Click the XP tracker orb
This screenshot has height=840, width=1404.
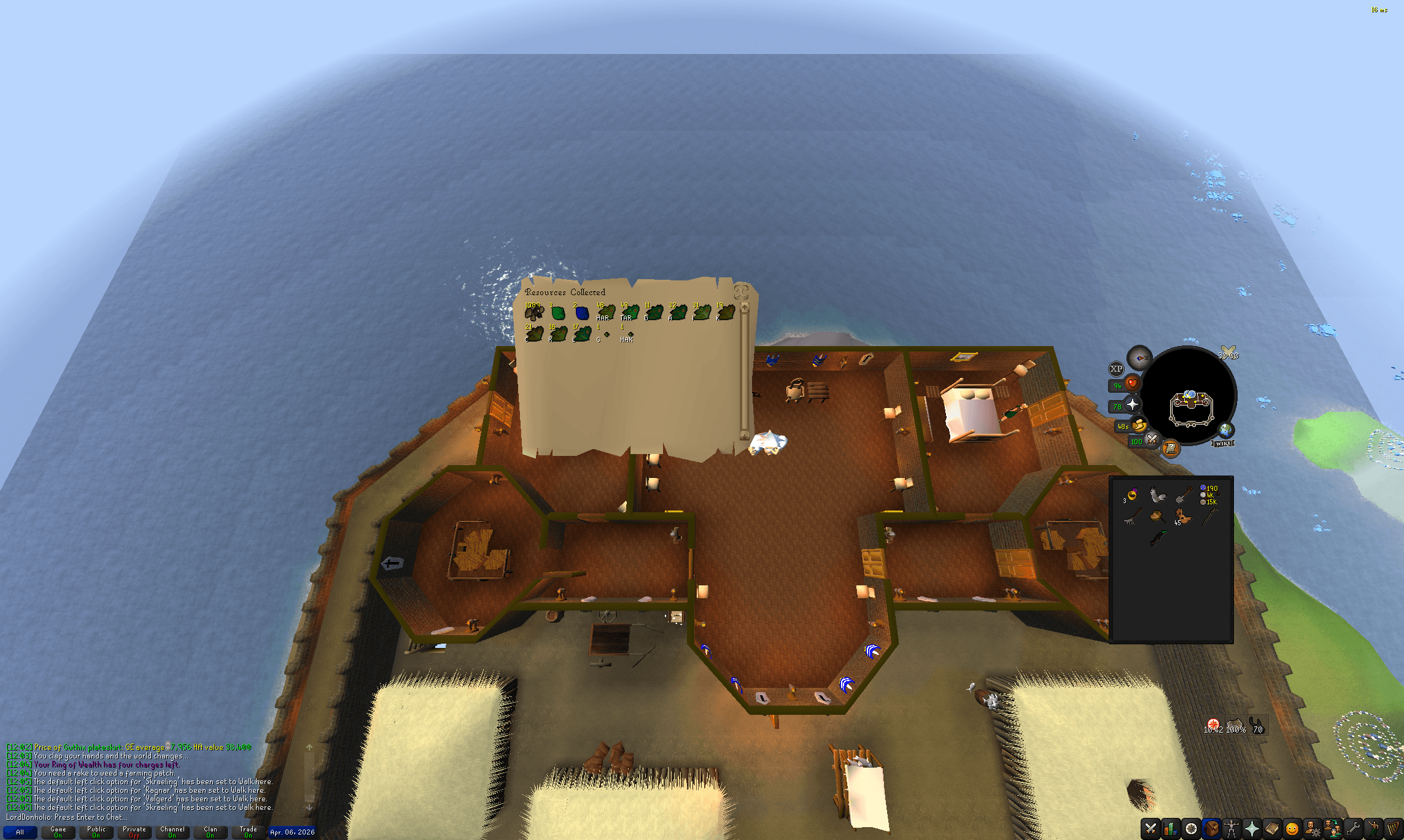(1117, 369)
